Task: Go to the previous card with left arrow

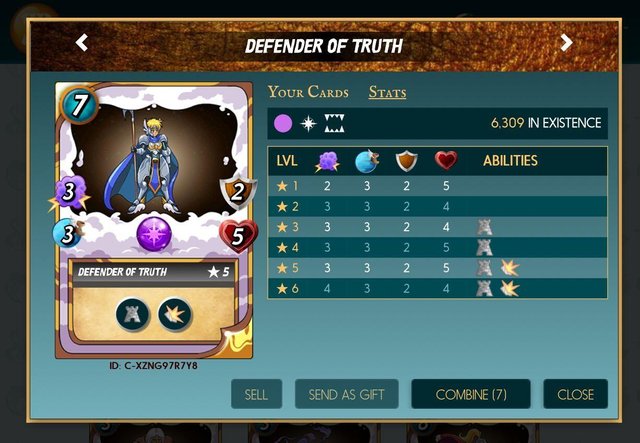Action: tap(82, 43)
